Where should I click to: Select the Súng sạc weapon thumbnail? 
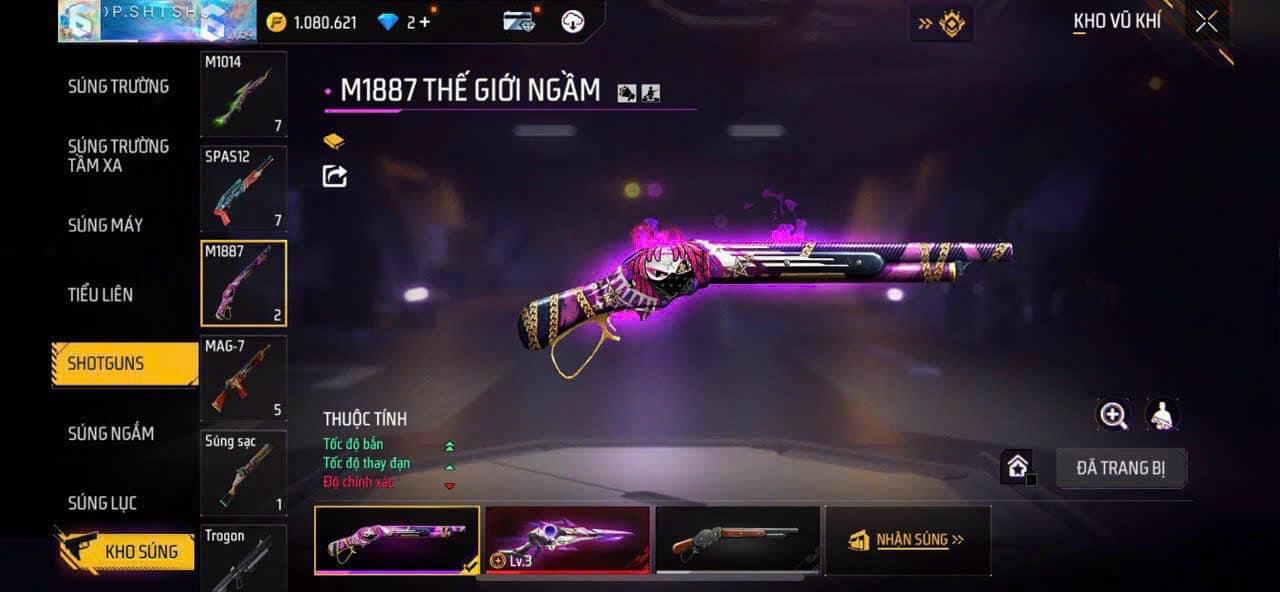(x=243, y=472)
